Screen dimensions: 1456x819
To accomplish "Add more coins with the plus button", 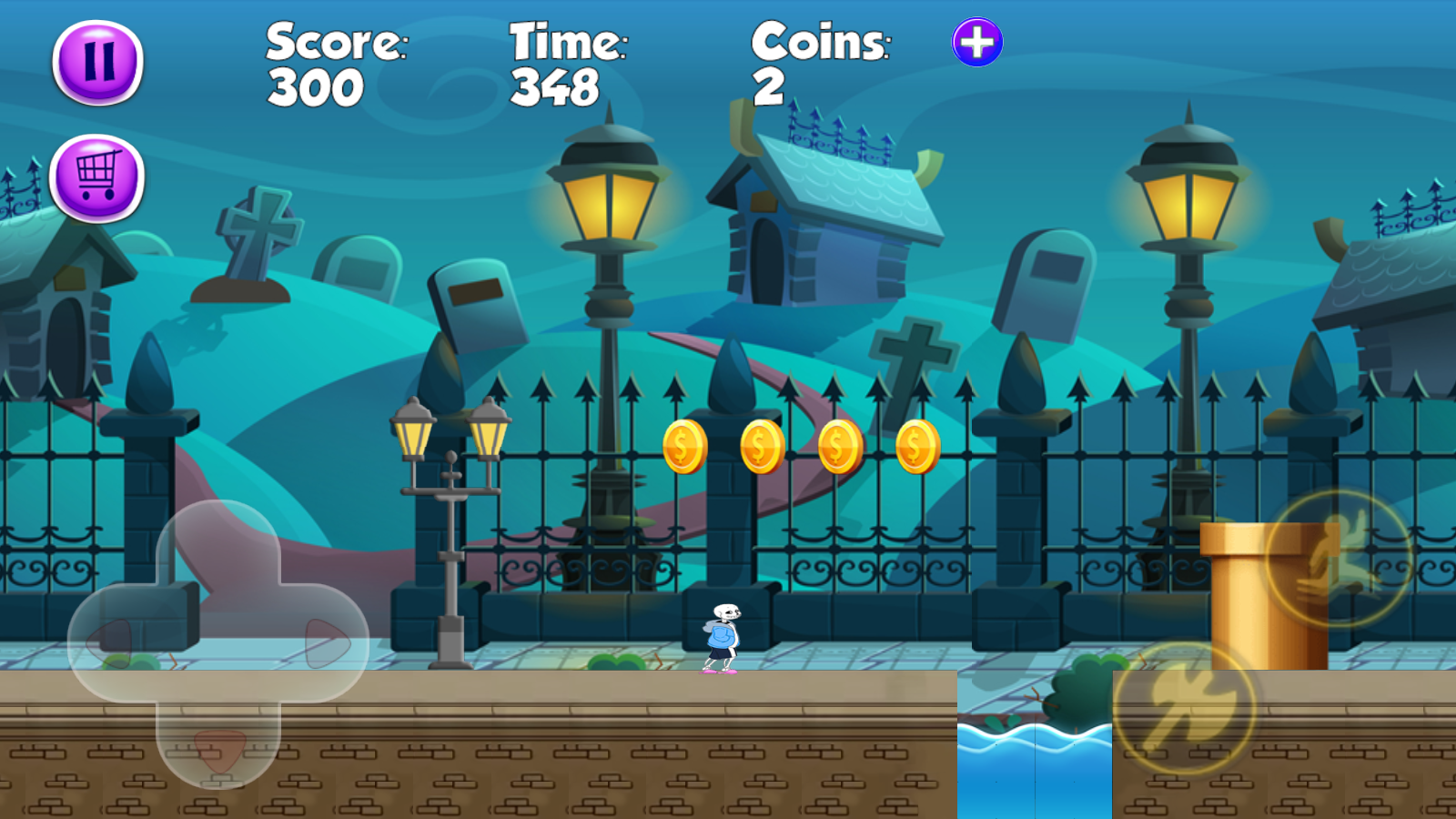I will click(977, 43).
